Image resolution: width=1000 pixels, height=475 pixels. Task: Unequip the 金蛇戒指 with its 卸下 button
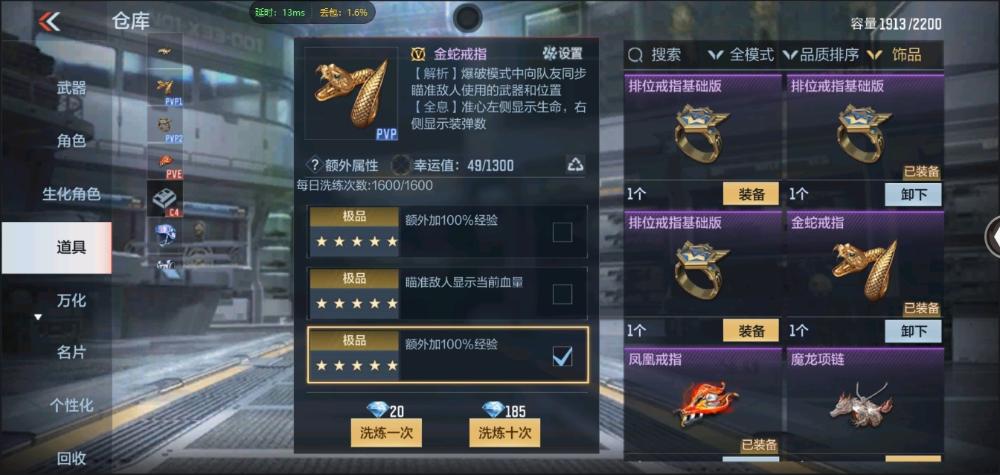[913, 331]
